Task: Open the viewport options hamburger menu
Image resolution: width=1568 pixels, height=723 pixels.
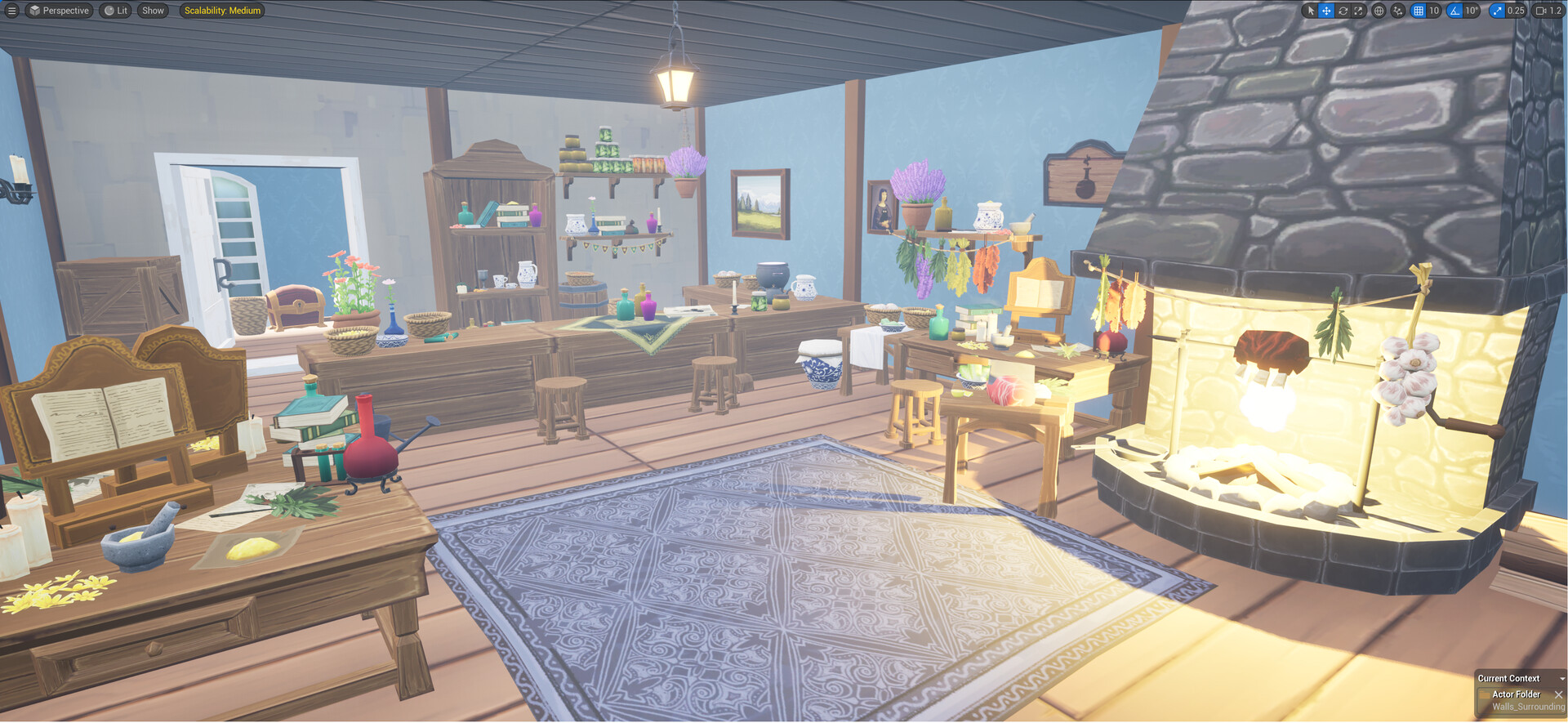Action: [x=11, y=11]
